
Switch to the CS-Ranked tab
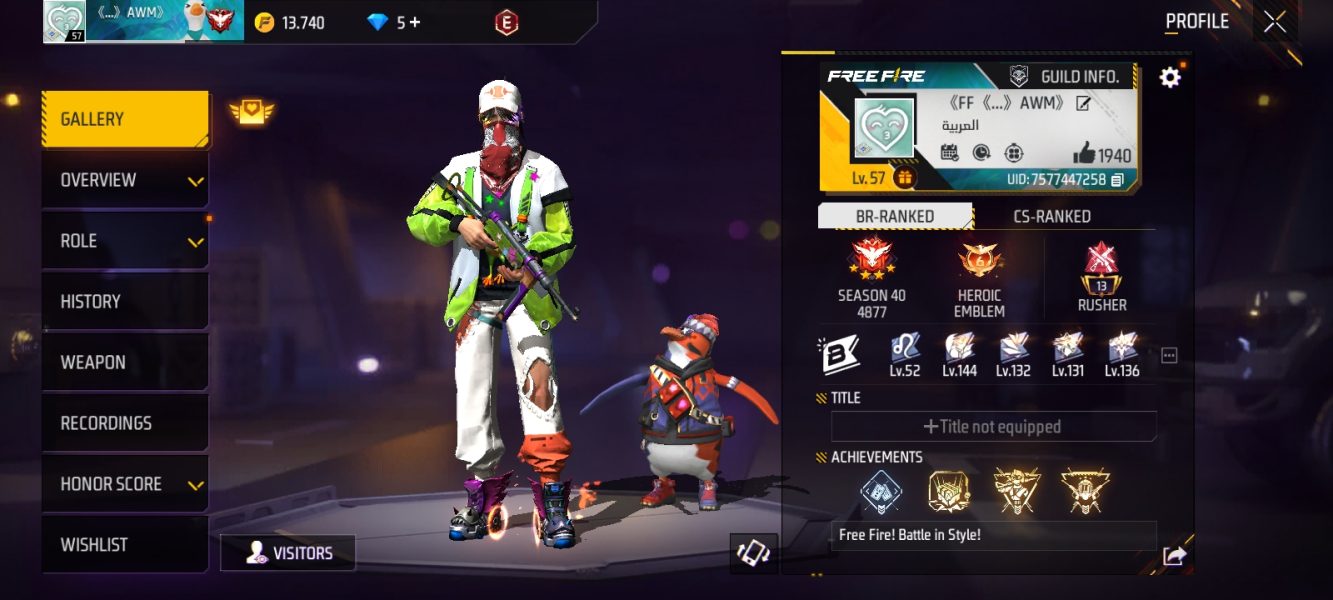(1051, 216)
